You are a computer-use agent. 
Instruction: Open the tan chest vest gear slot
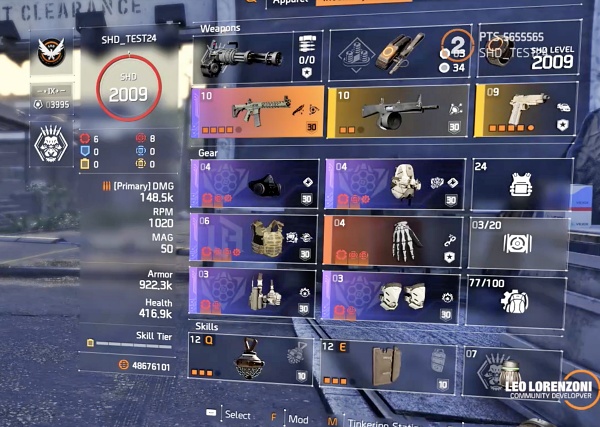coord(254,237)
